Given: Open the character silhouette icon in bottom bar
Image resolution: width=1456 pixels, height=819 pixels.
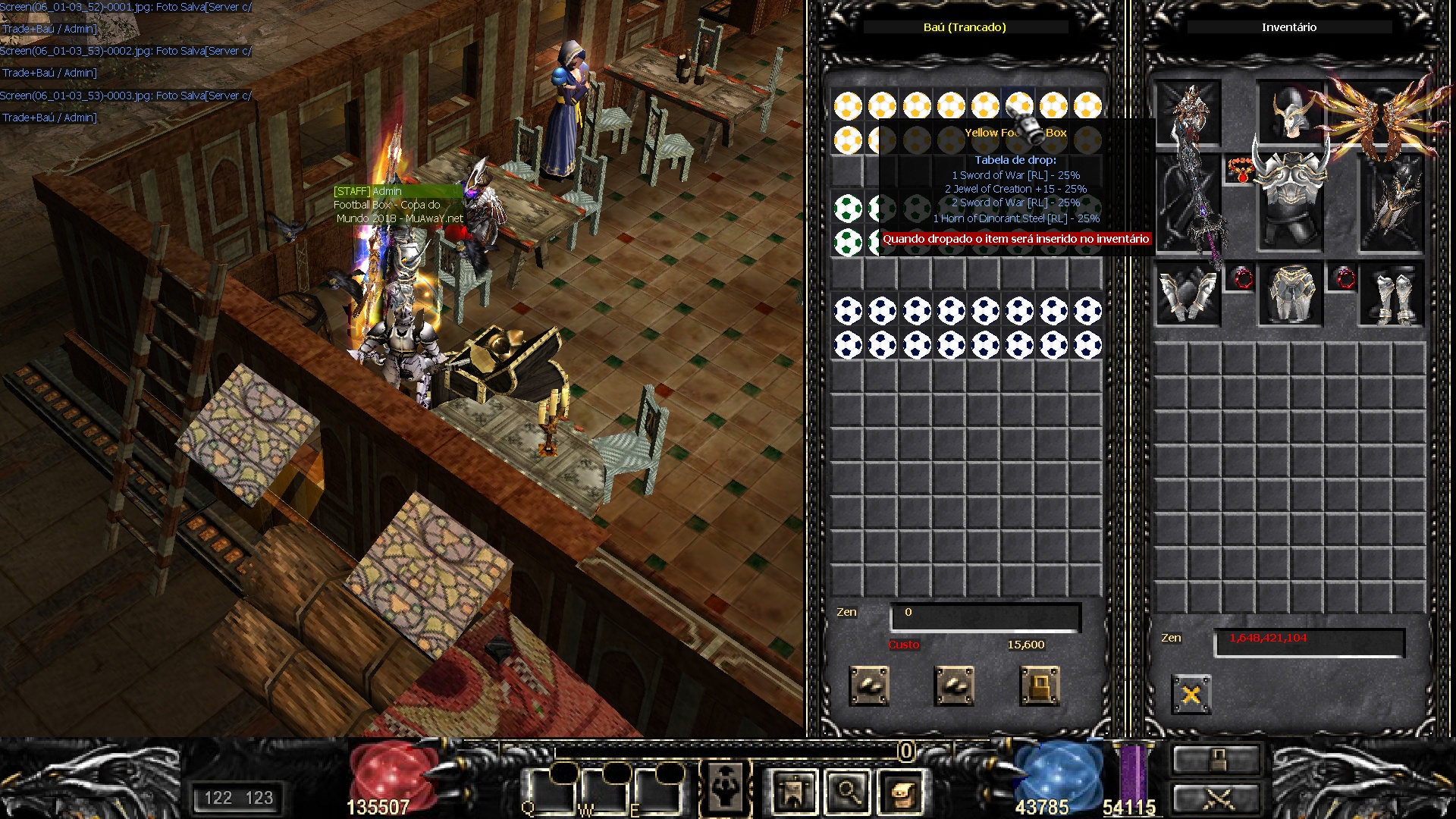Looking at the screenshot, I should pos(726,790).
